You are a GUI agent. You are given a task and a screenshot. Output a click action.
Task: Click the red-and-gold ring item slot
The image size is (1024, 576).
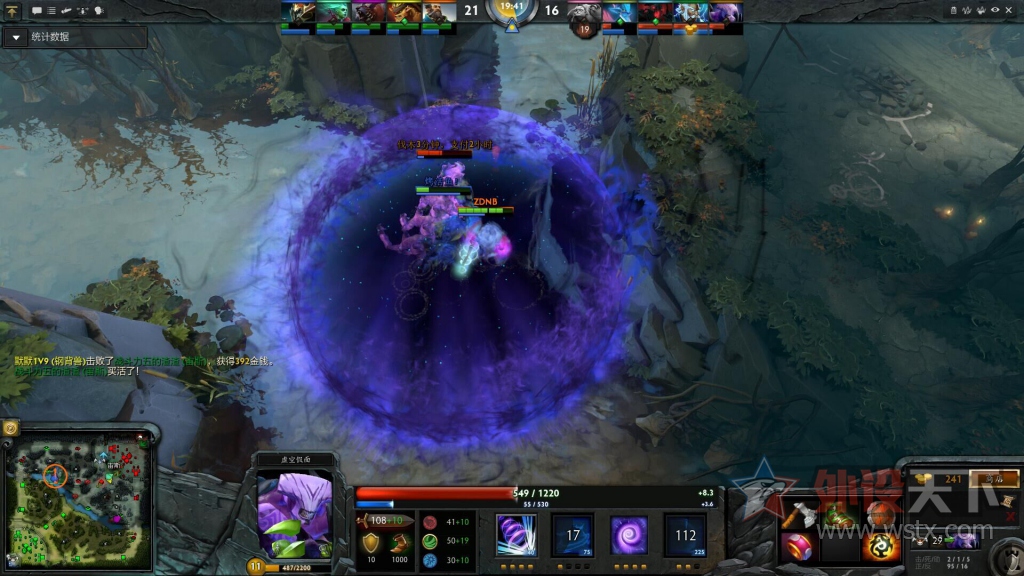[797, 547]
